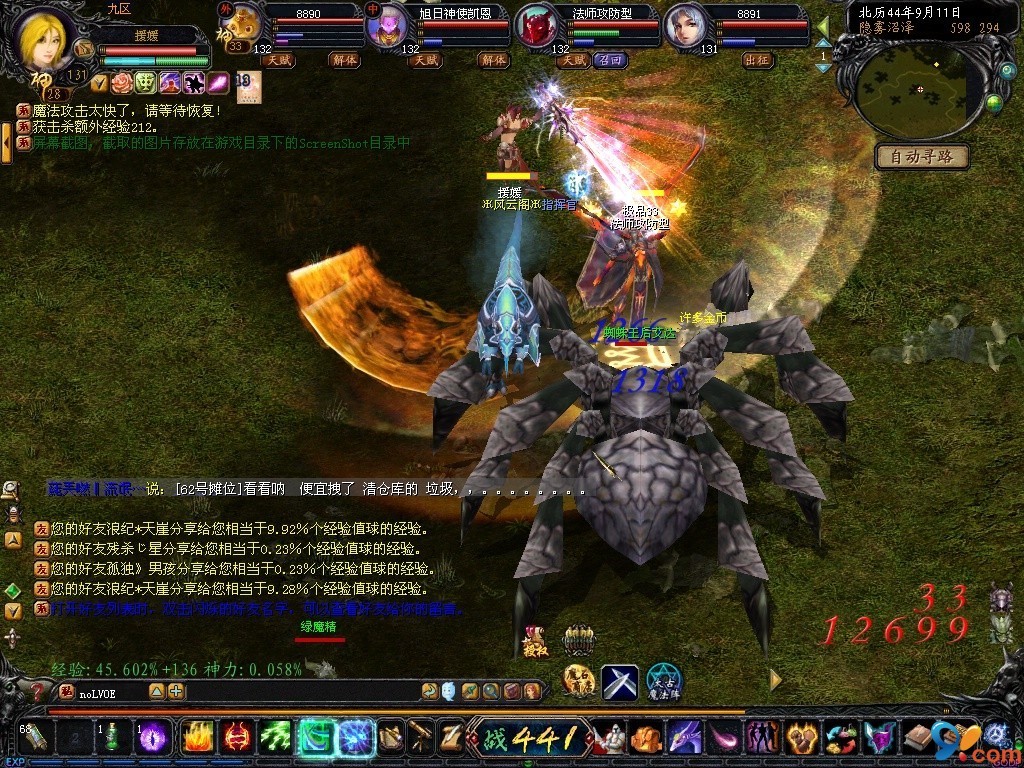Activate the blue swirling orb skill
This screenshot has height=768, width=1024.
356,737
